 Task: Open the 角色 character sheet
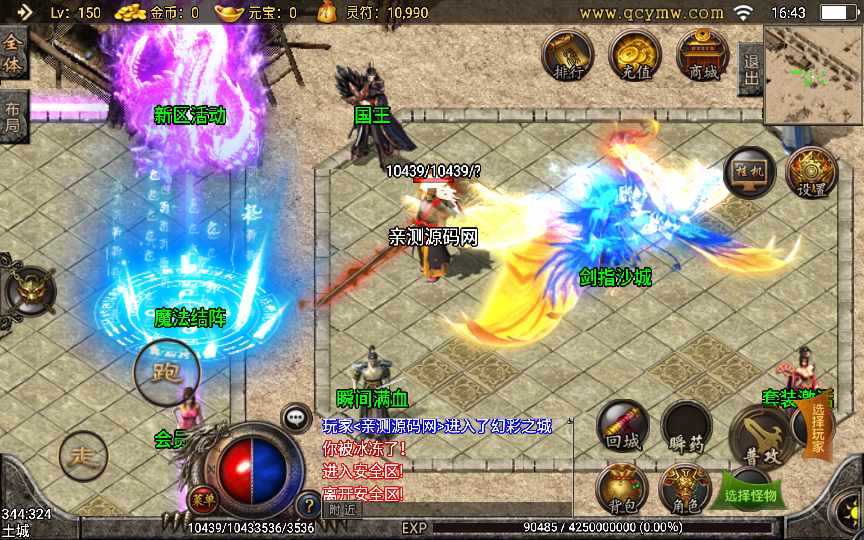coord(686,489)
